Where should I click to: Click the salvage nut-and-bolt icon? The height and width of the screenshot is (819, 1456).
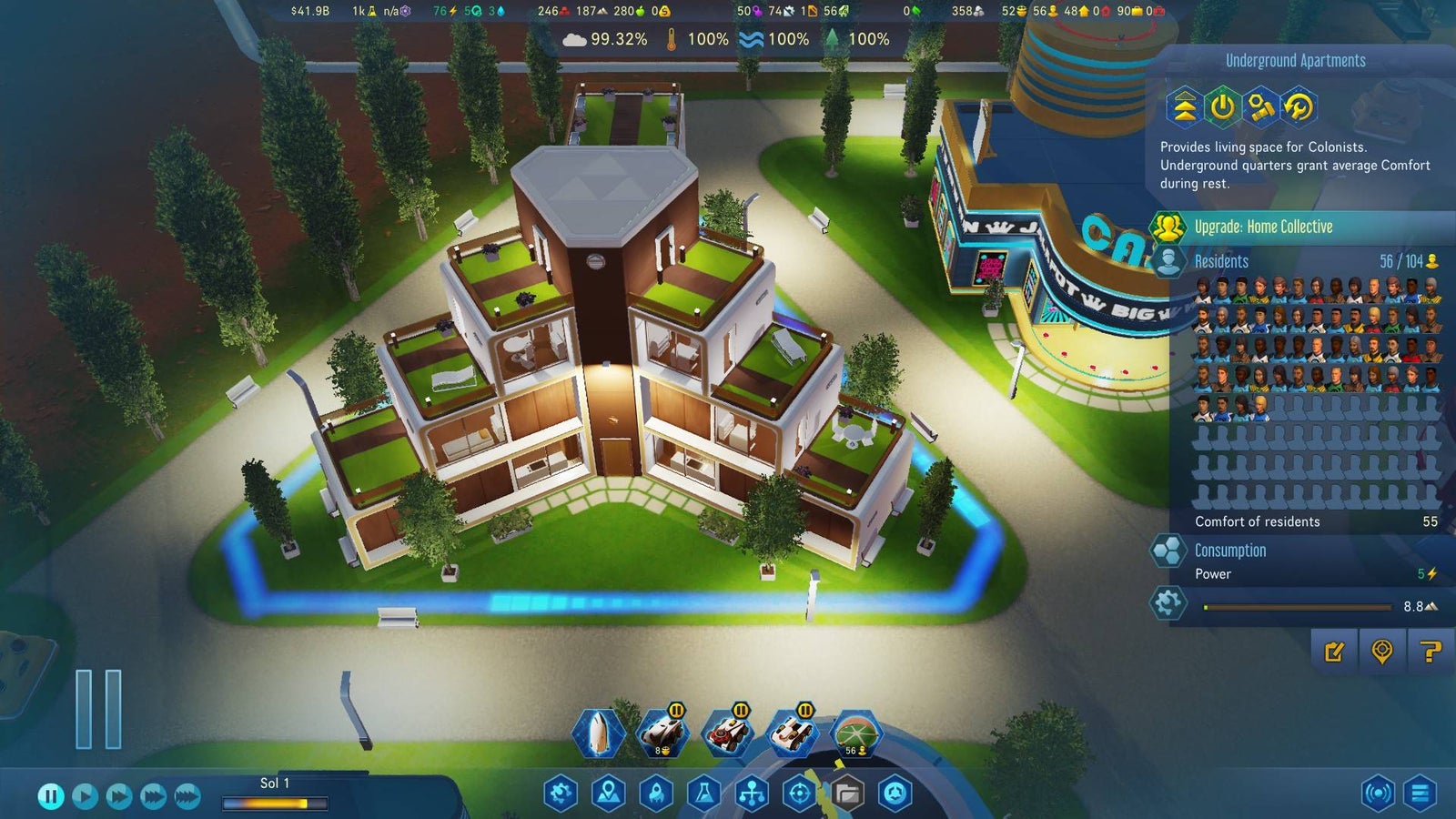[1260, 107]
